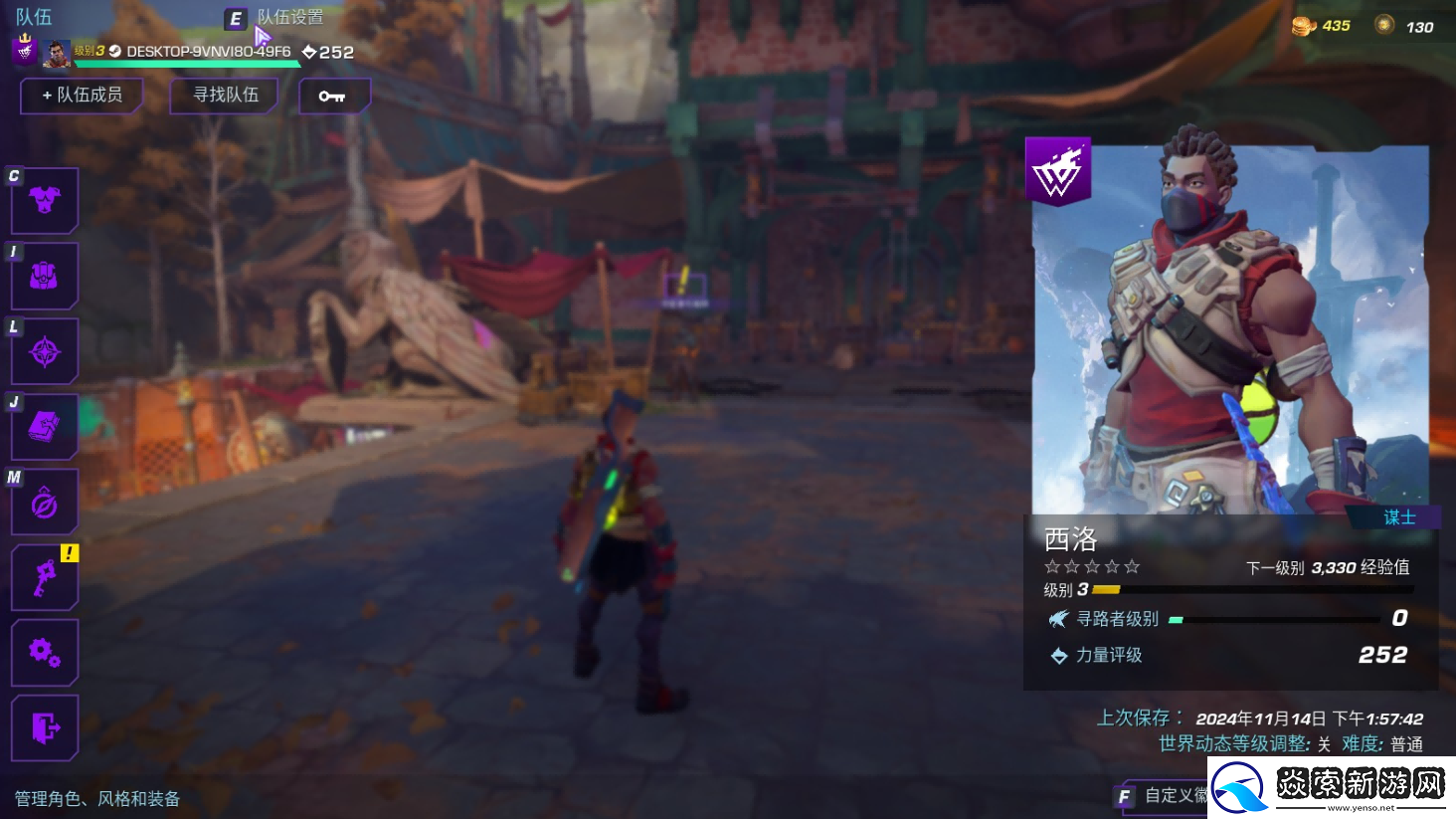
Task: Open the gears settings menu
Action: click(45, 653)
